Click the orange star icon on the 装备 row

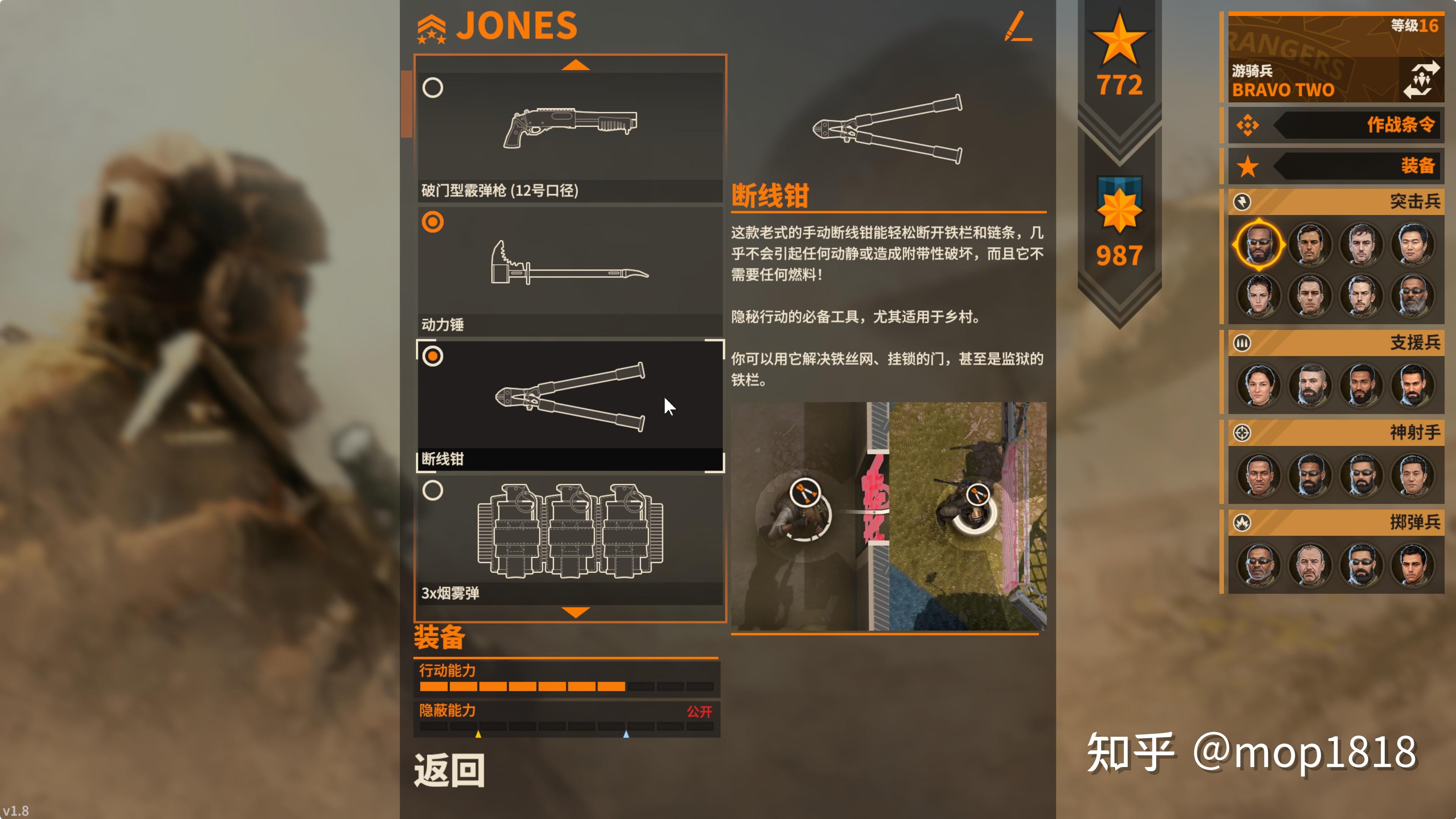(x=1249, y=167)
